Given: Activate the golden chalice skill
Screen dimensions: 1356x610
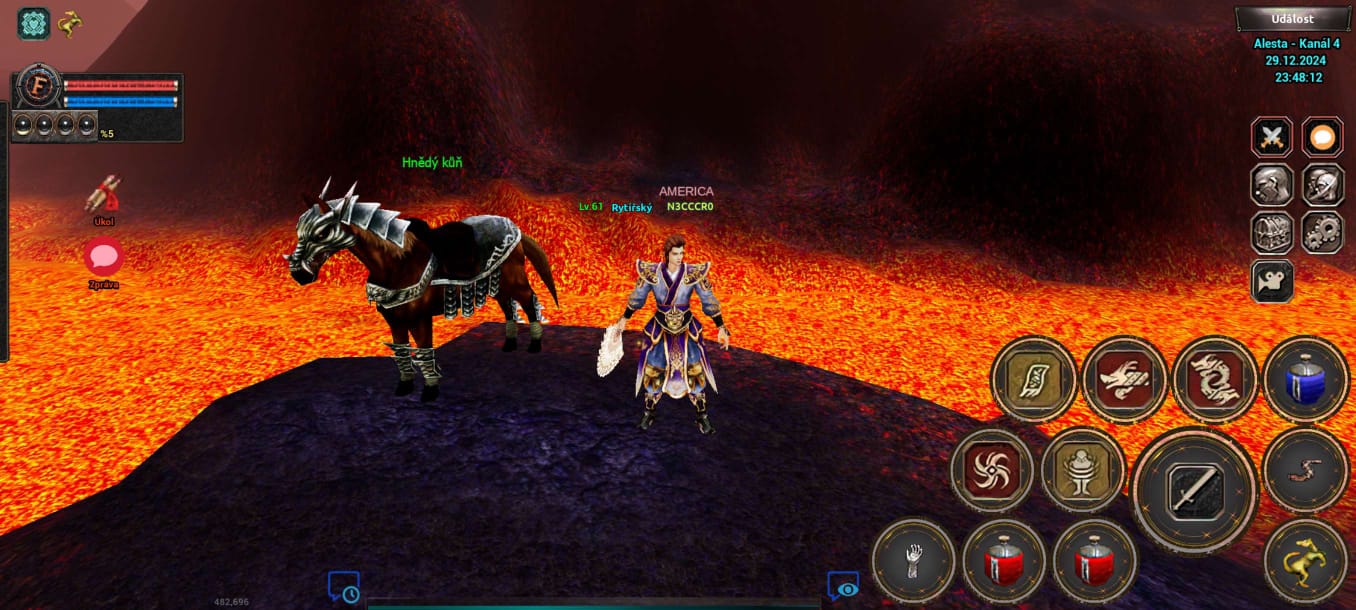Looking at the screenshot, I should [1082, 470].
